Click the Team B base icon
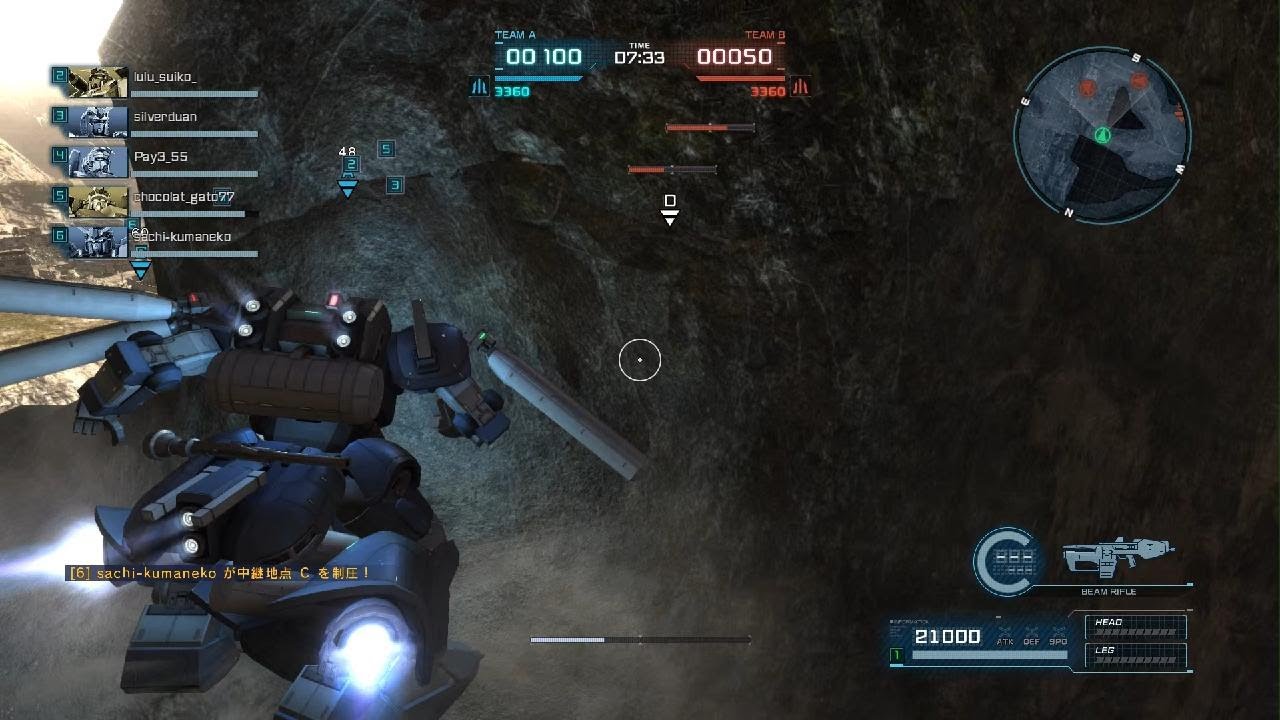This screenshot has width=1280, height=720. click(x=799, y=88)
